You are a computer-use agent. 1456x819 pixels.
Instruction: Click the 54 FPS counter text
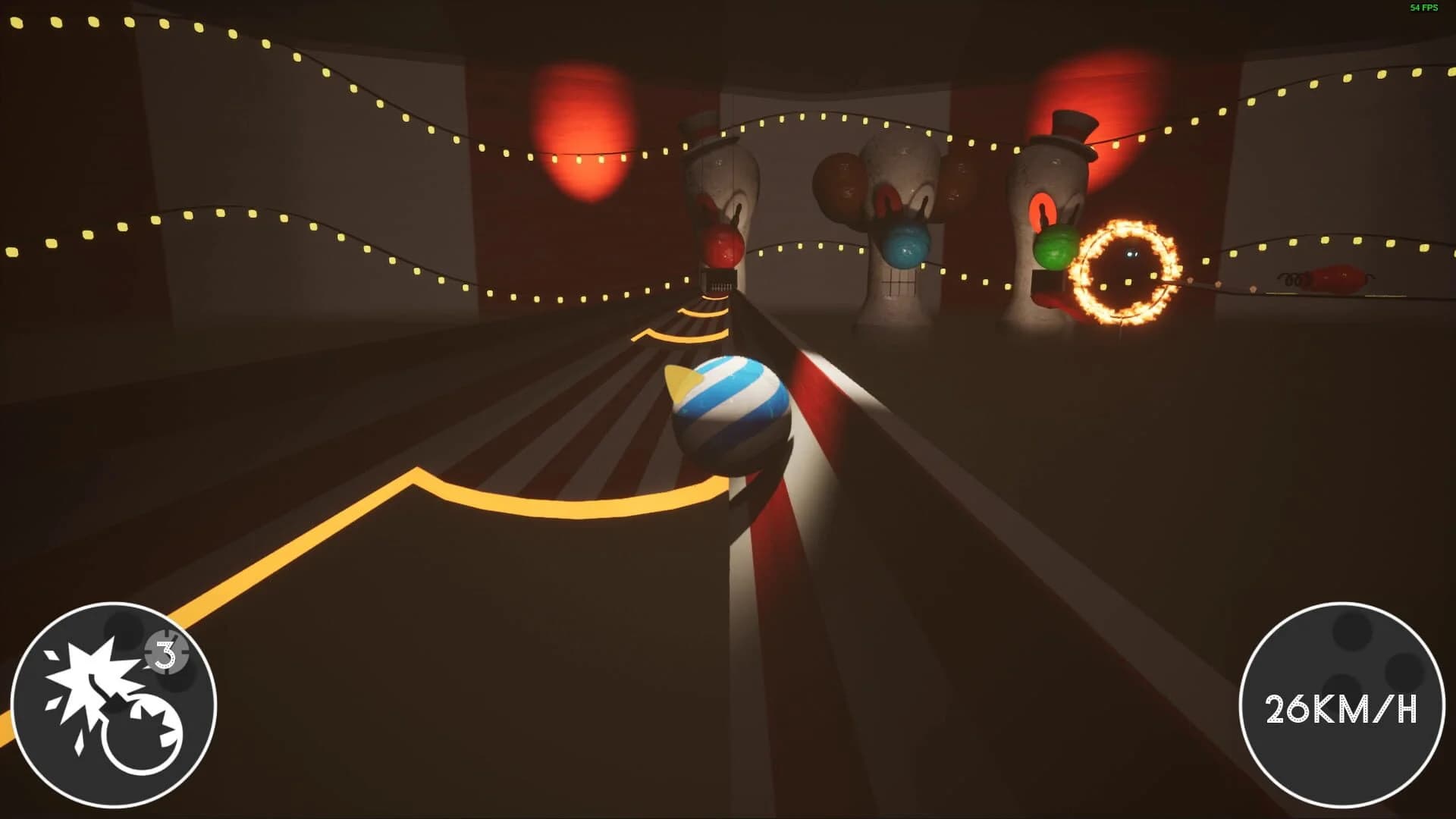coord(1421,9)
